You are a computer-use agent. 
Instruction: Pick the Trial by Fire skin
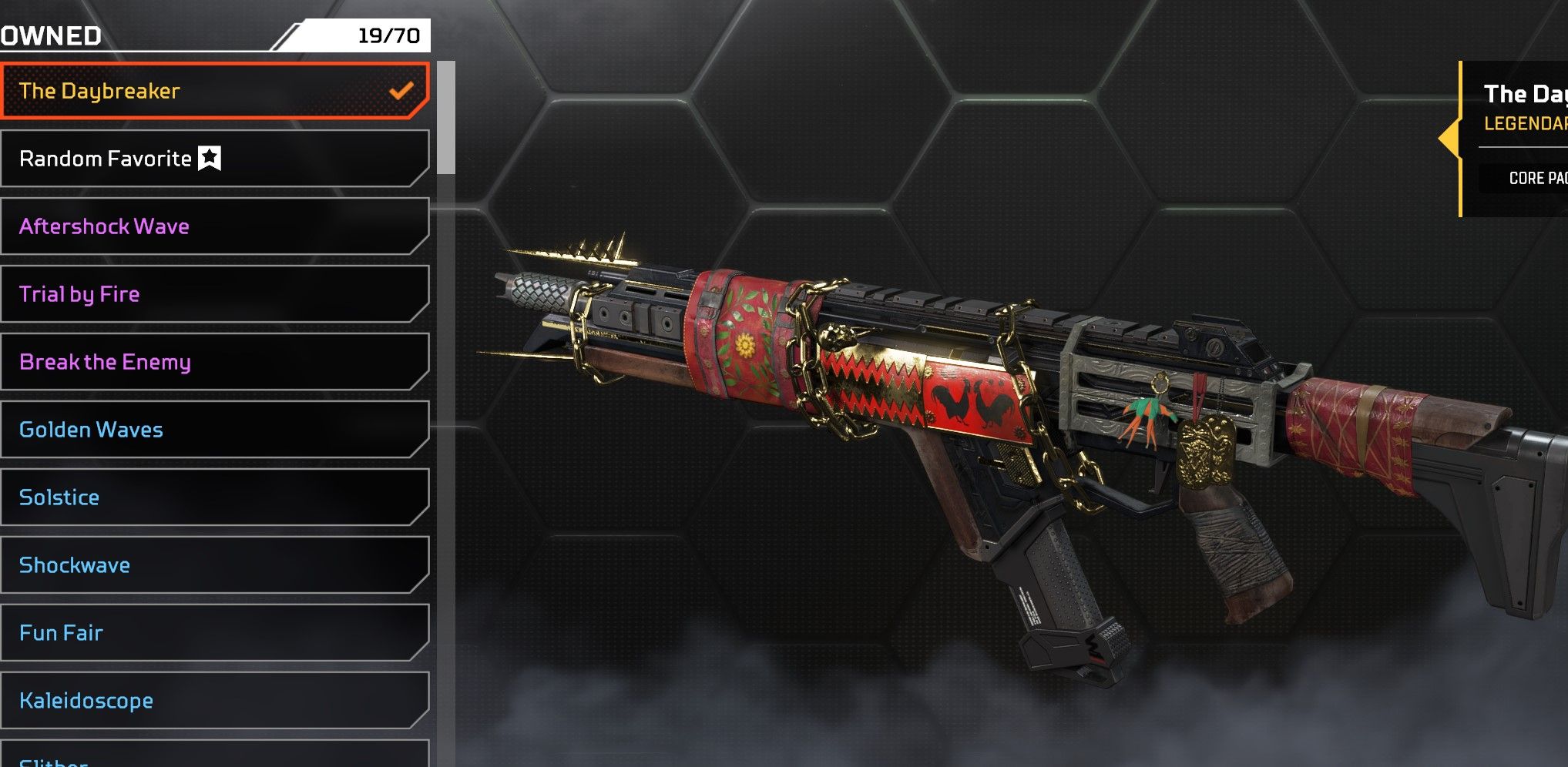214,294
